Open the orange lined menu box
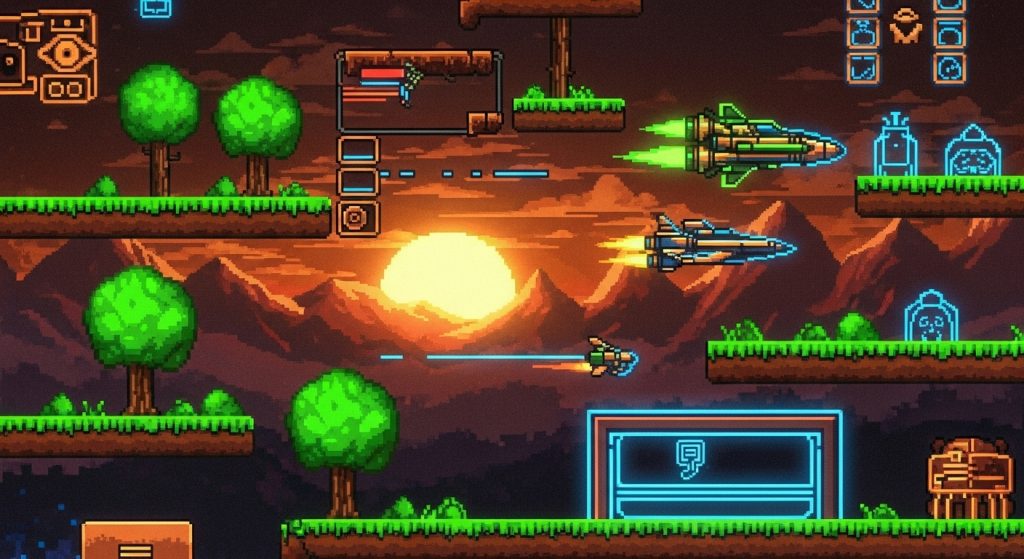1024x559 pixels. tap(135, 543)
